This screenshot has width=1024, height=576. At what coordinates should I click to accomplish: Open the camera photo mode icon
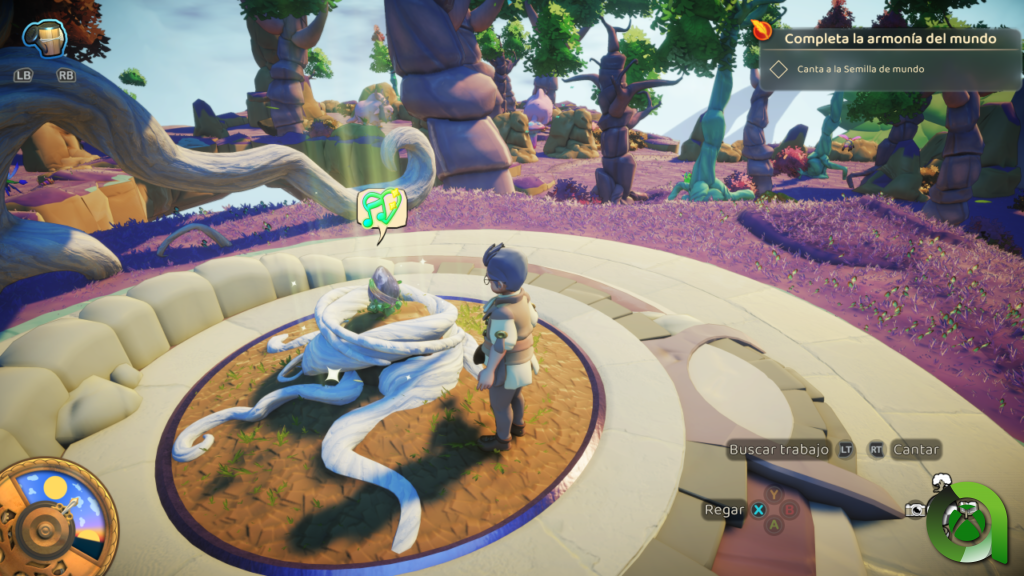coord(915,510)
